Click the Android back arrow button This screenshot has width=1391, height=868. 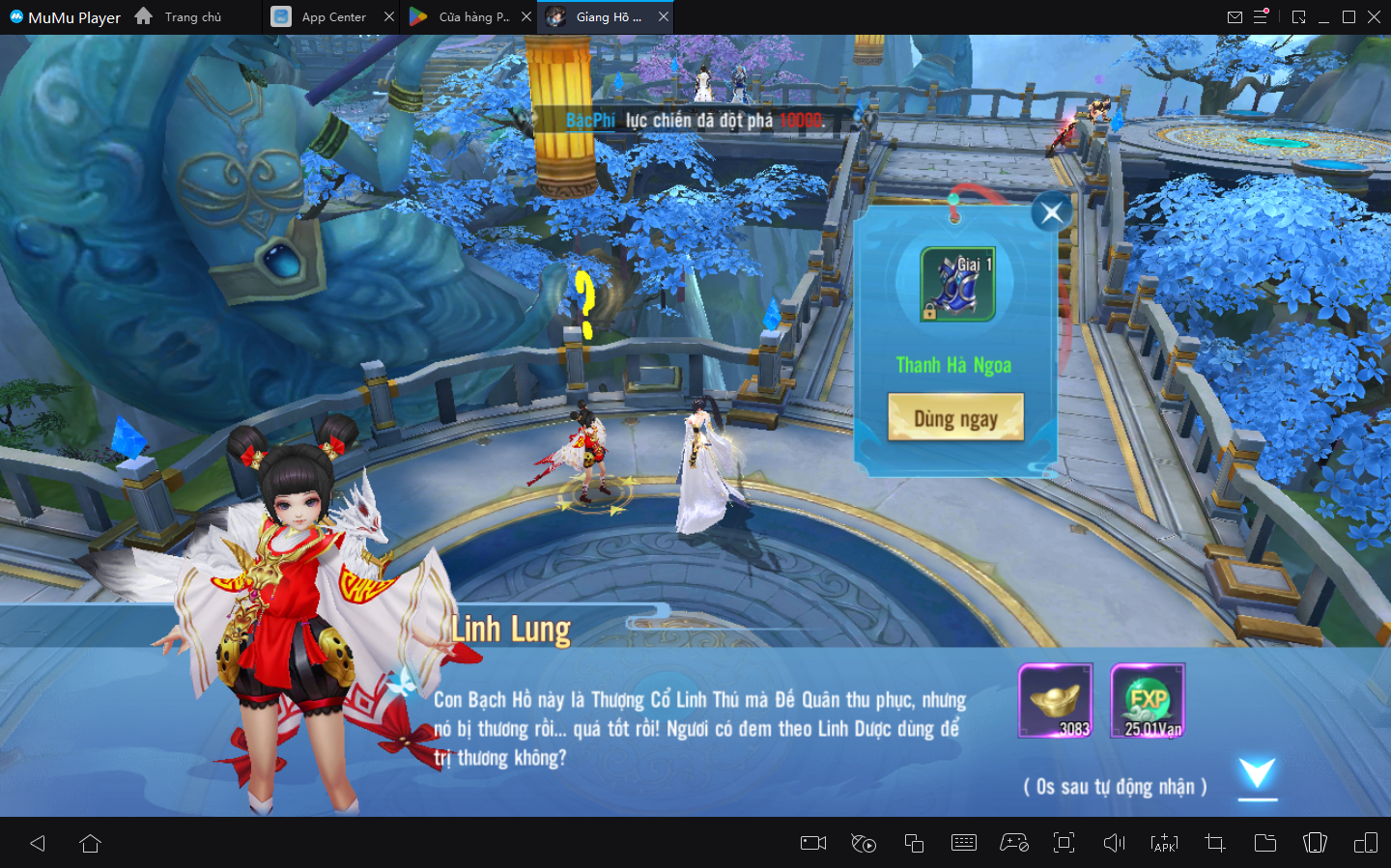(39, 843)
